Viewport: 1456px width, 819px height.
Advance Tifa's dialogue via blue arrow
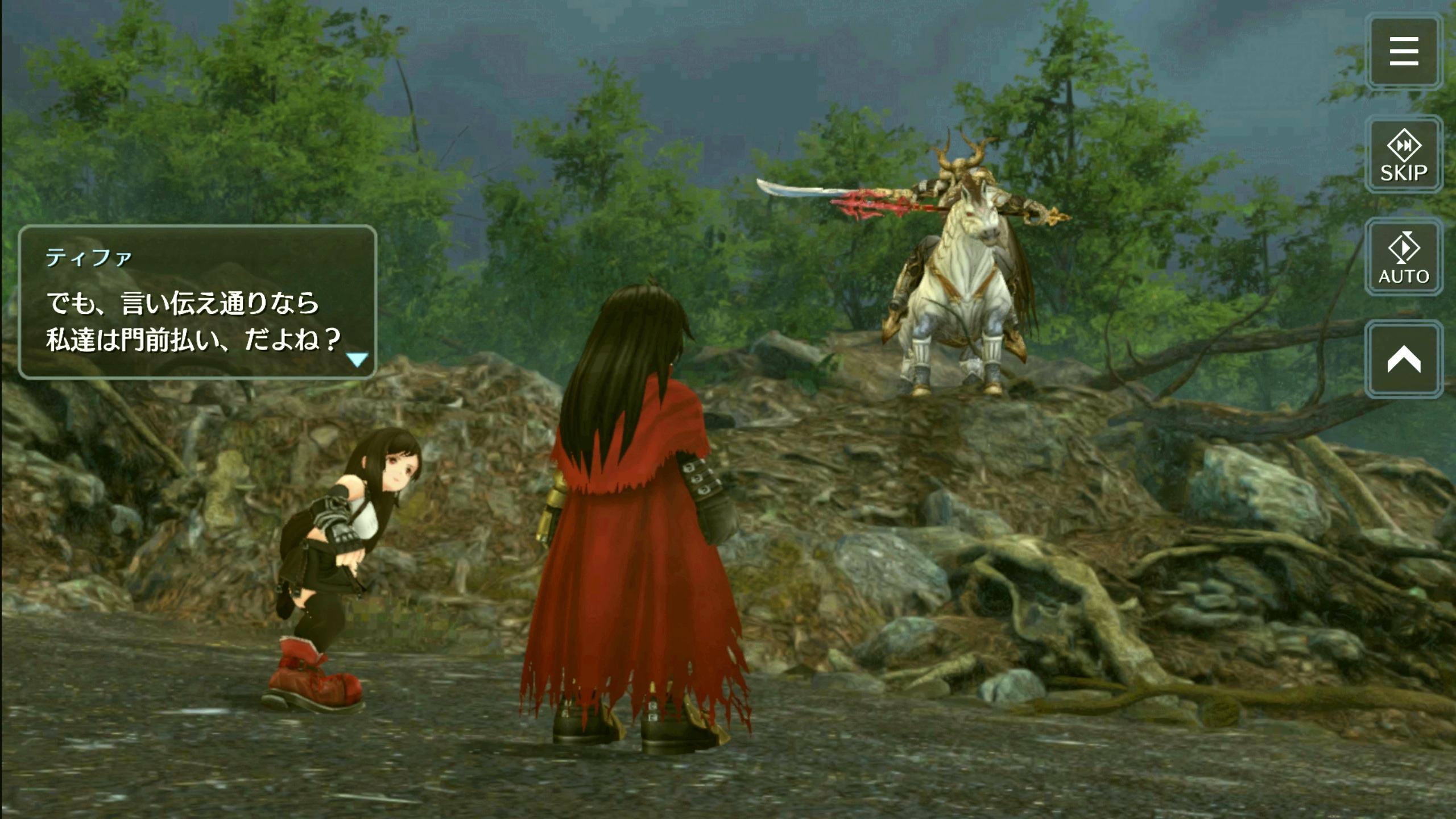(x=357, y=359)
